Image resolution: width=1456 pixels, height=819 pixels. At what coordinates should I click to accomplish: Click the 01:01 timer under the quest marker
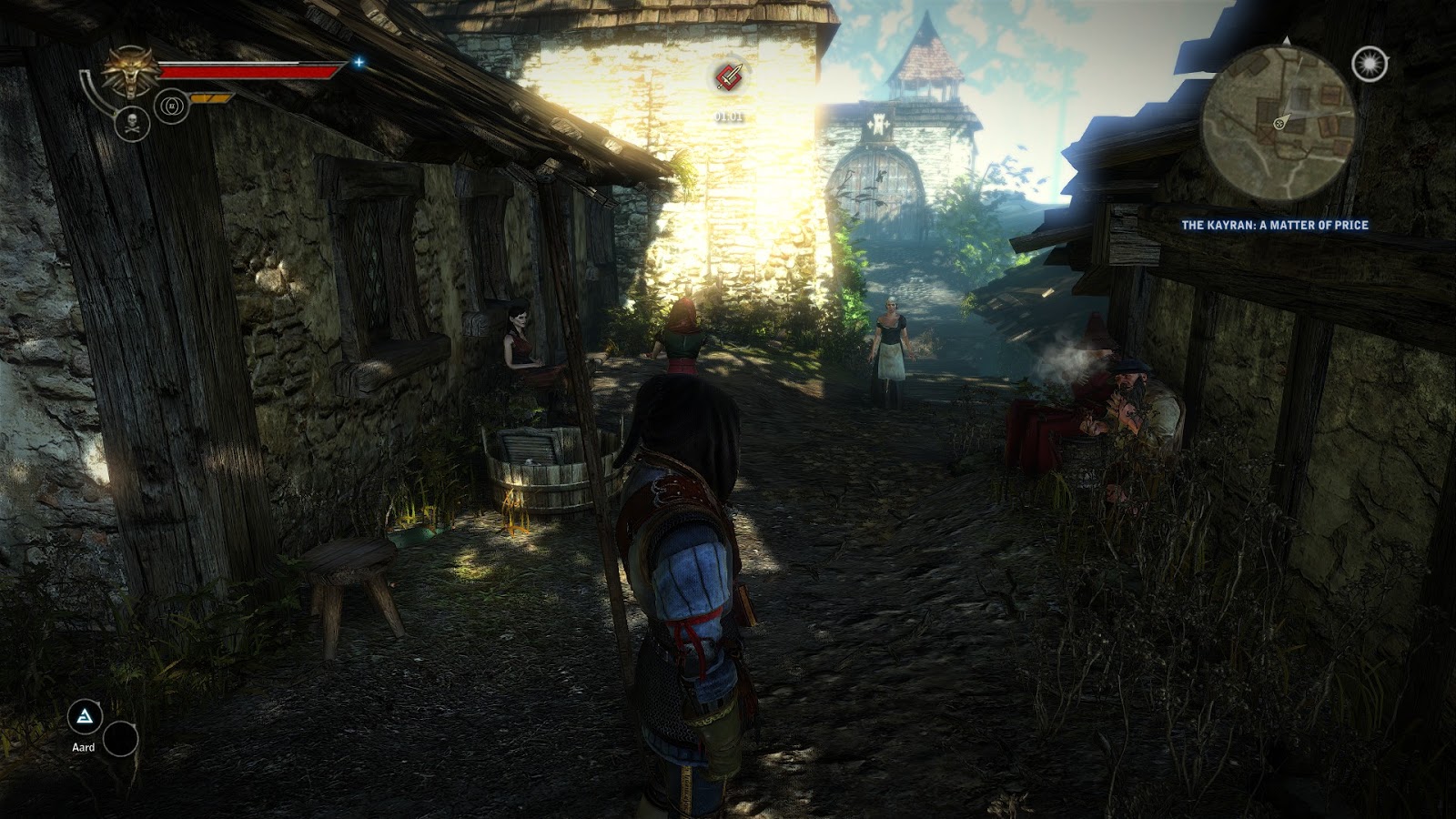pyautogui.click(x=728, y=116)
